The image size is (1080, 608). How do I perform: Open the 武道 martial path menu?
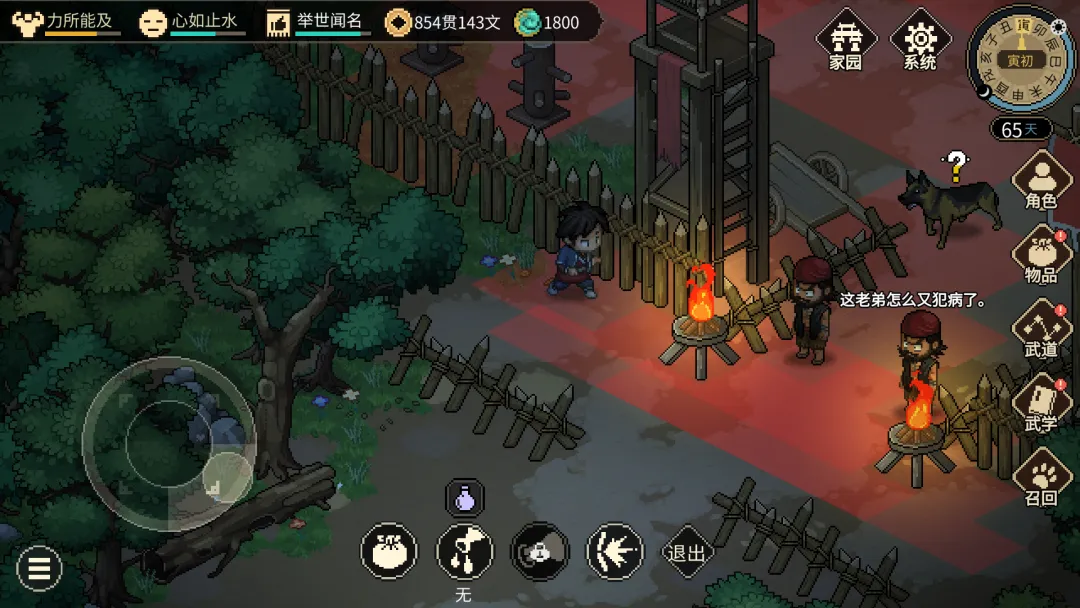(x=1041, y=332)
